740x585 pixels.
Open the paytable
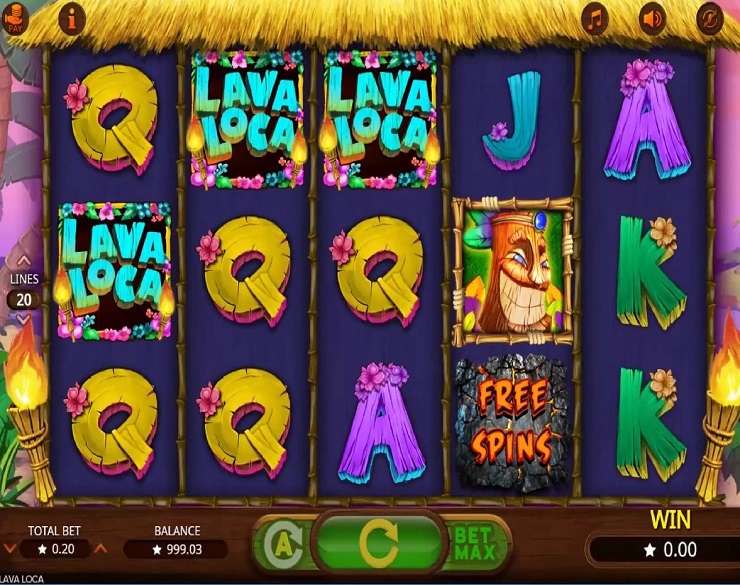point(17,18)
